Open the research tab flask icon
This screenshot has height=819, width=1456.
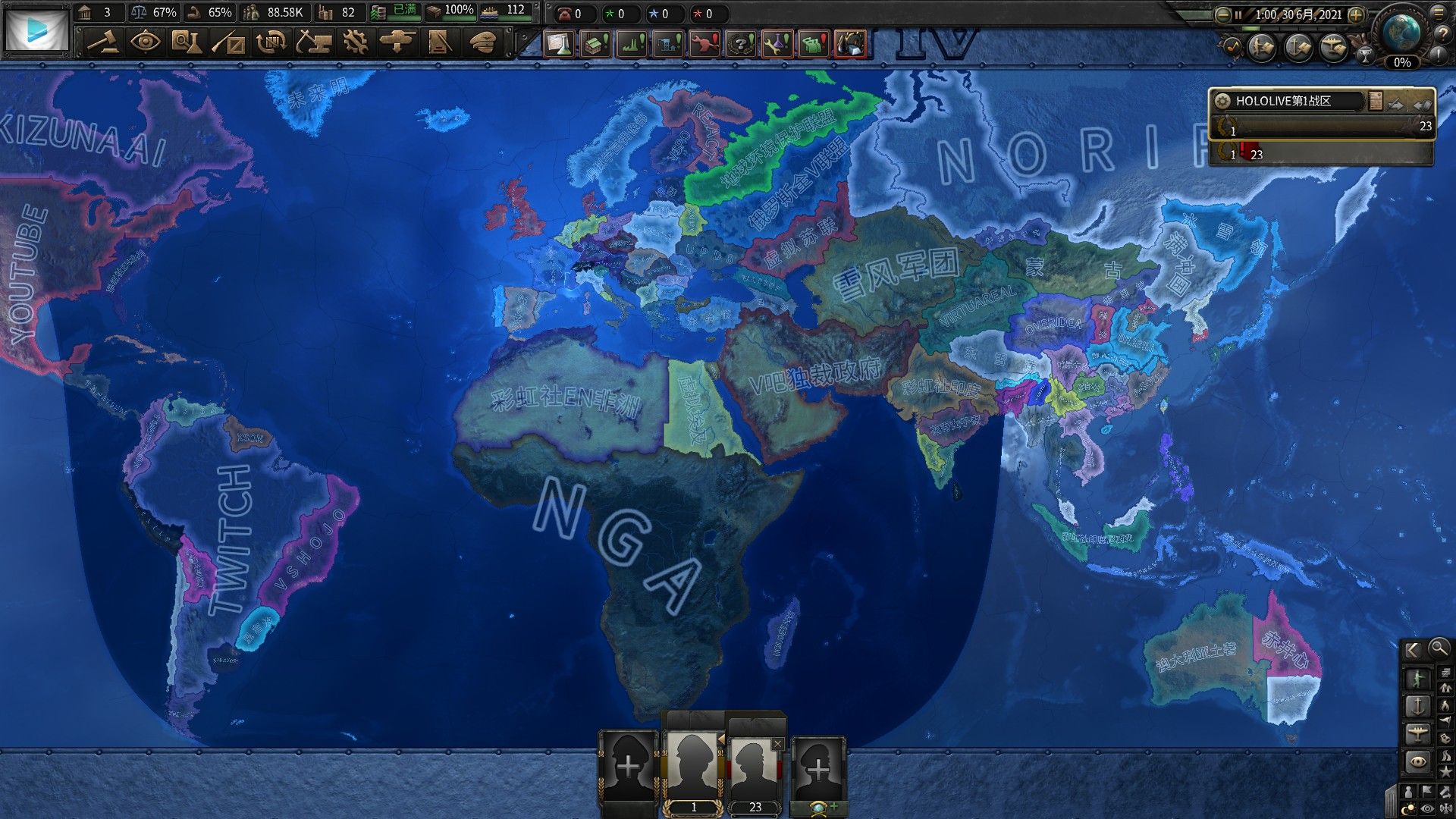pos(189,43)
